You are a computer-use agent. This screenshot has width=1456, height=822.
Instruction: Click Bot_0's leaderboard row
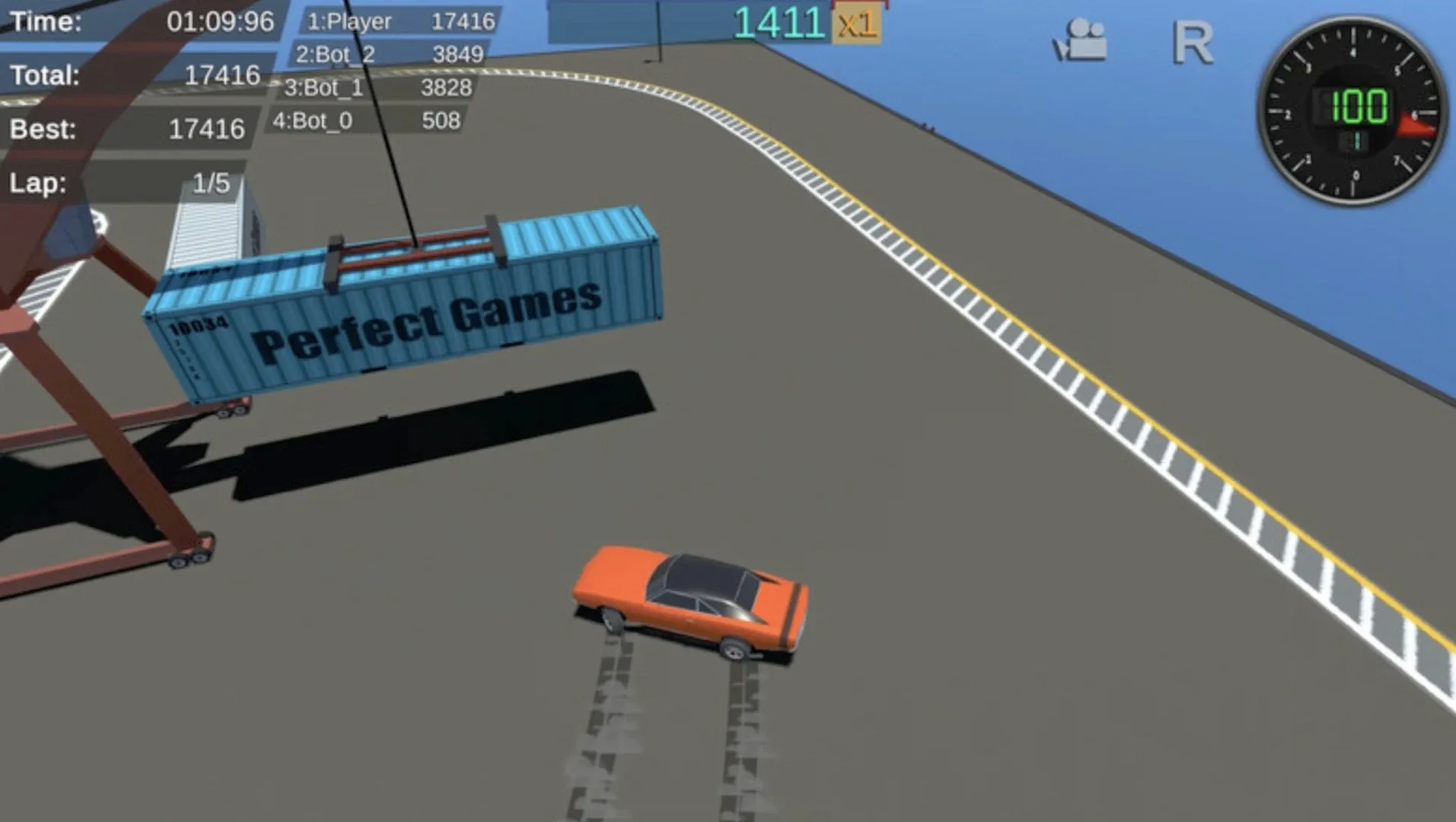coord(371,119)
